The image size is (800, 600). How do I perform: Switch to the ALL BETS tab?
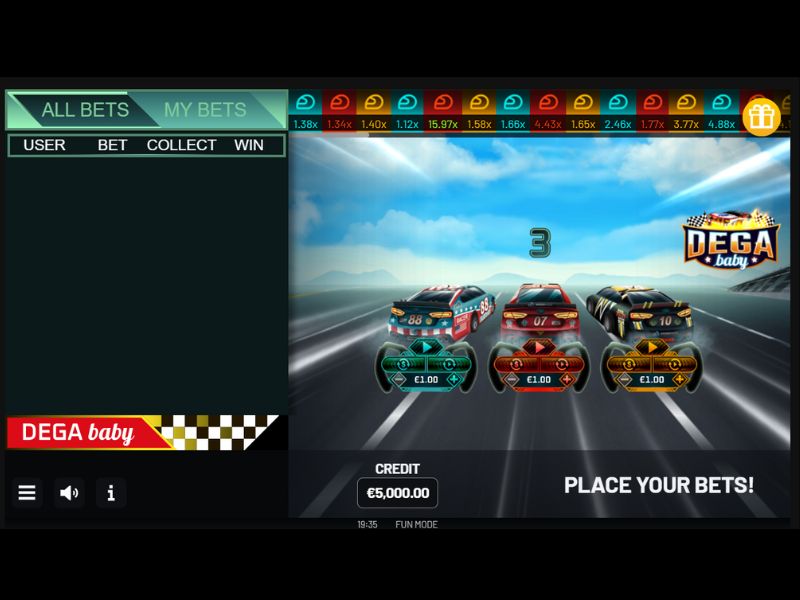click(x=85, y=110)
